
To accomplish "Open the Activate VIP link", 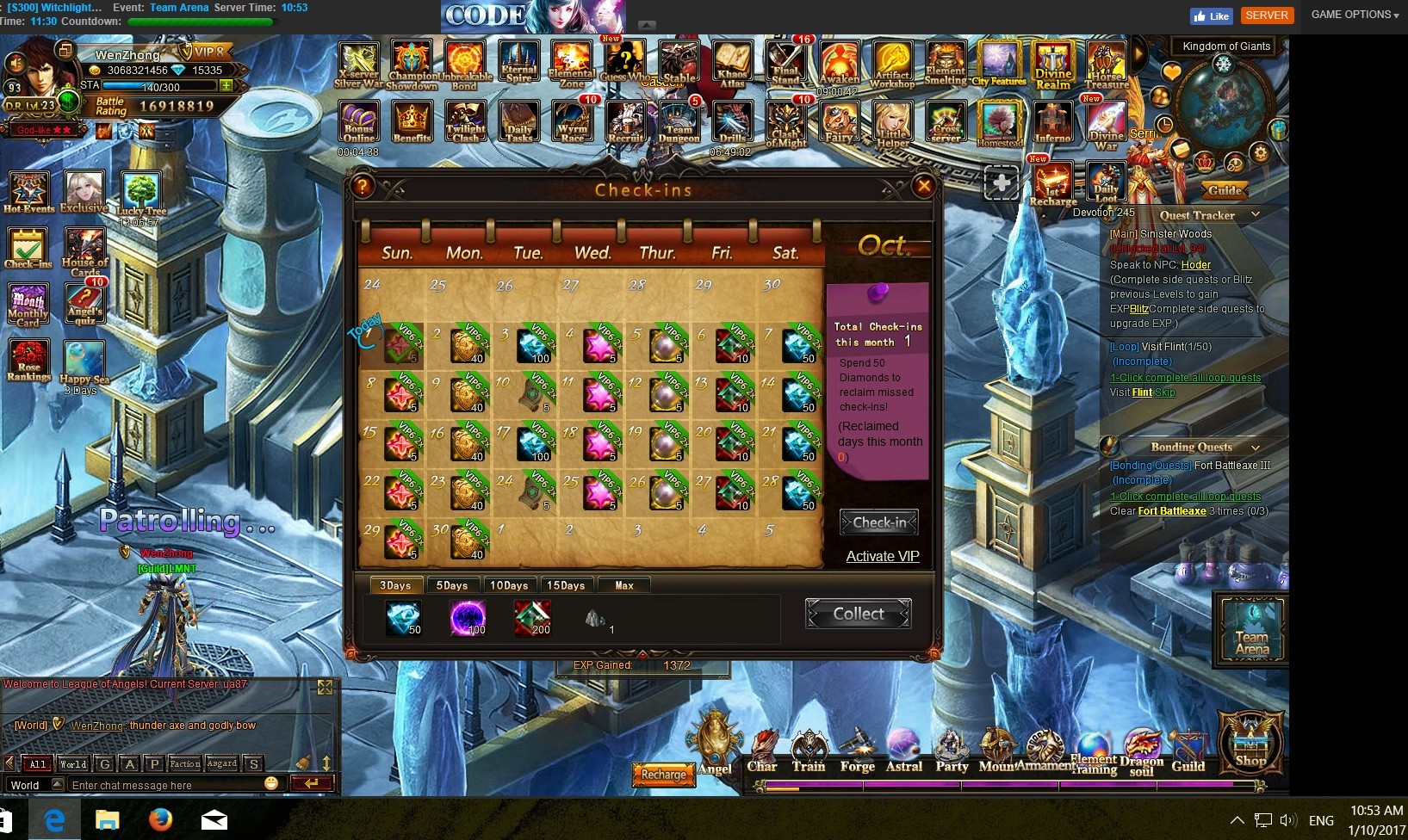I will 882,556.
